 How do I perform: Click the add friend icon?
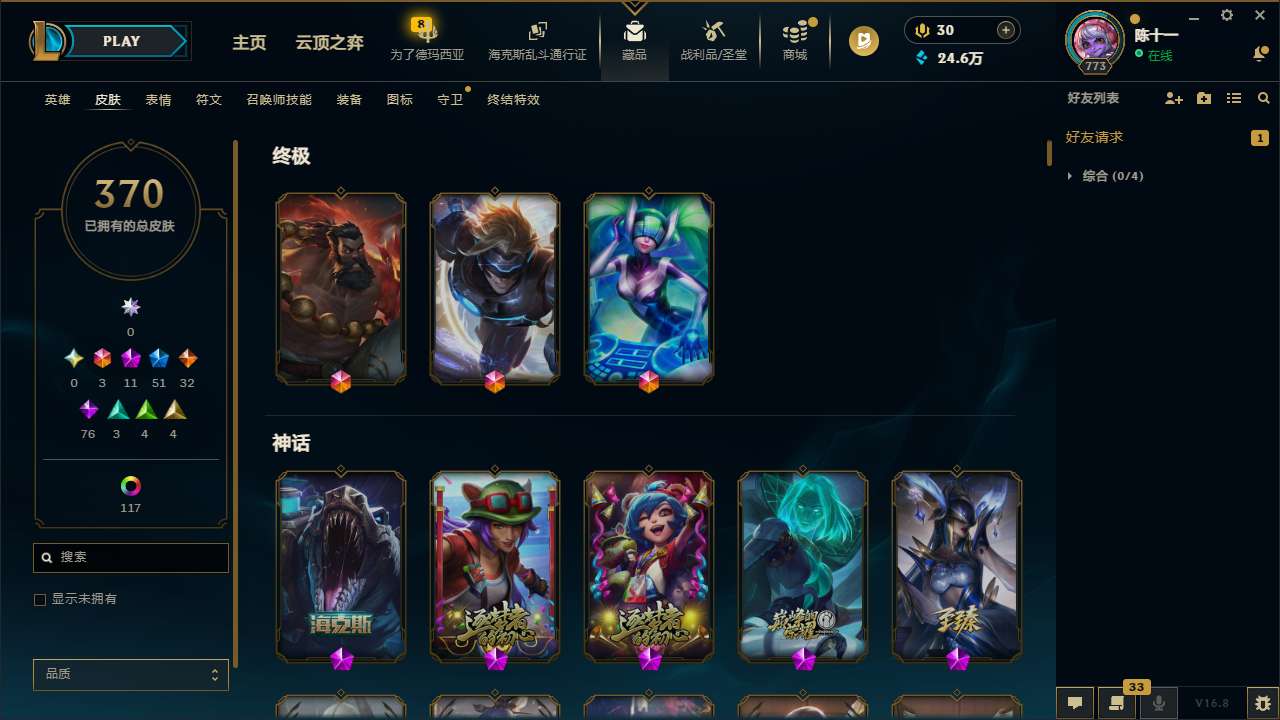[1173, 98]
